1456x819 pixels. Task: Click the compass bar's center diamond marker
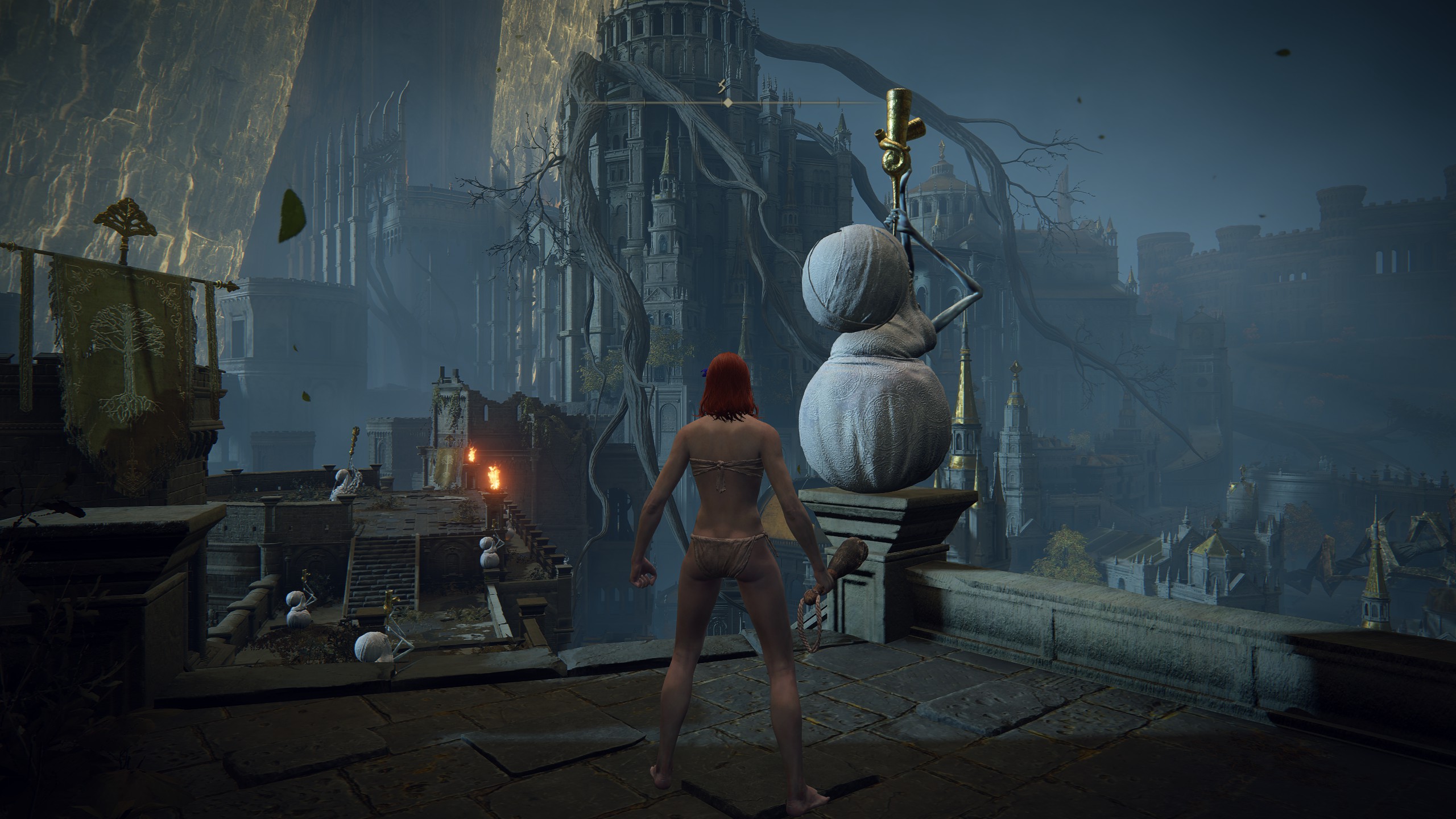point(727,103)
